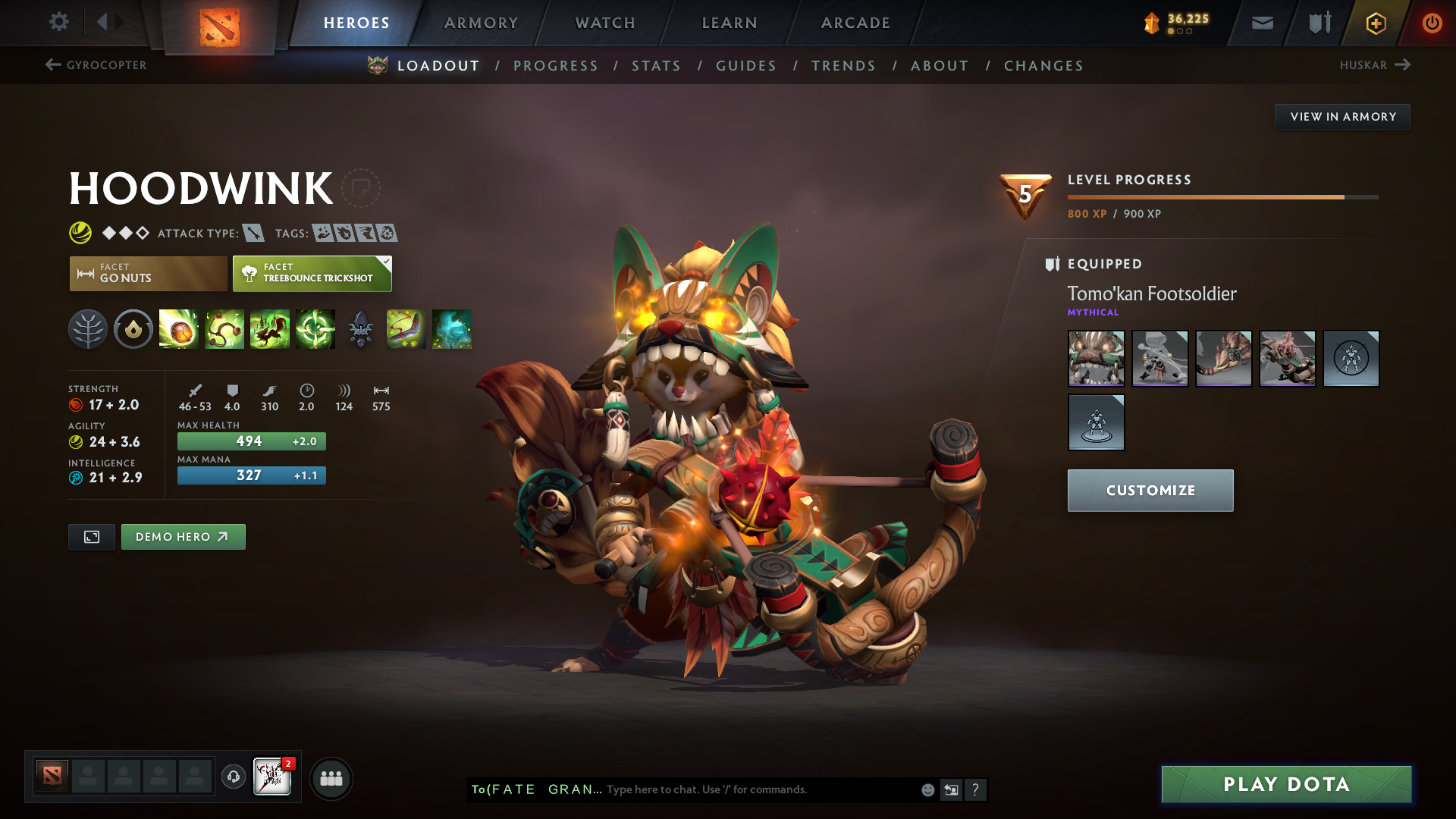Select the Acorn Shot ability icon
Viewport: 1456px width, 819px height.
(179, 329)
